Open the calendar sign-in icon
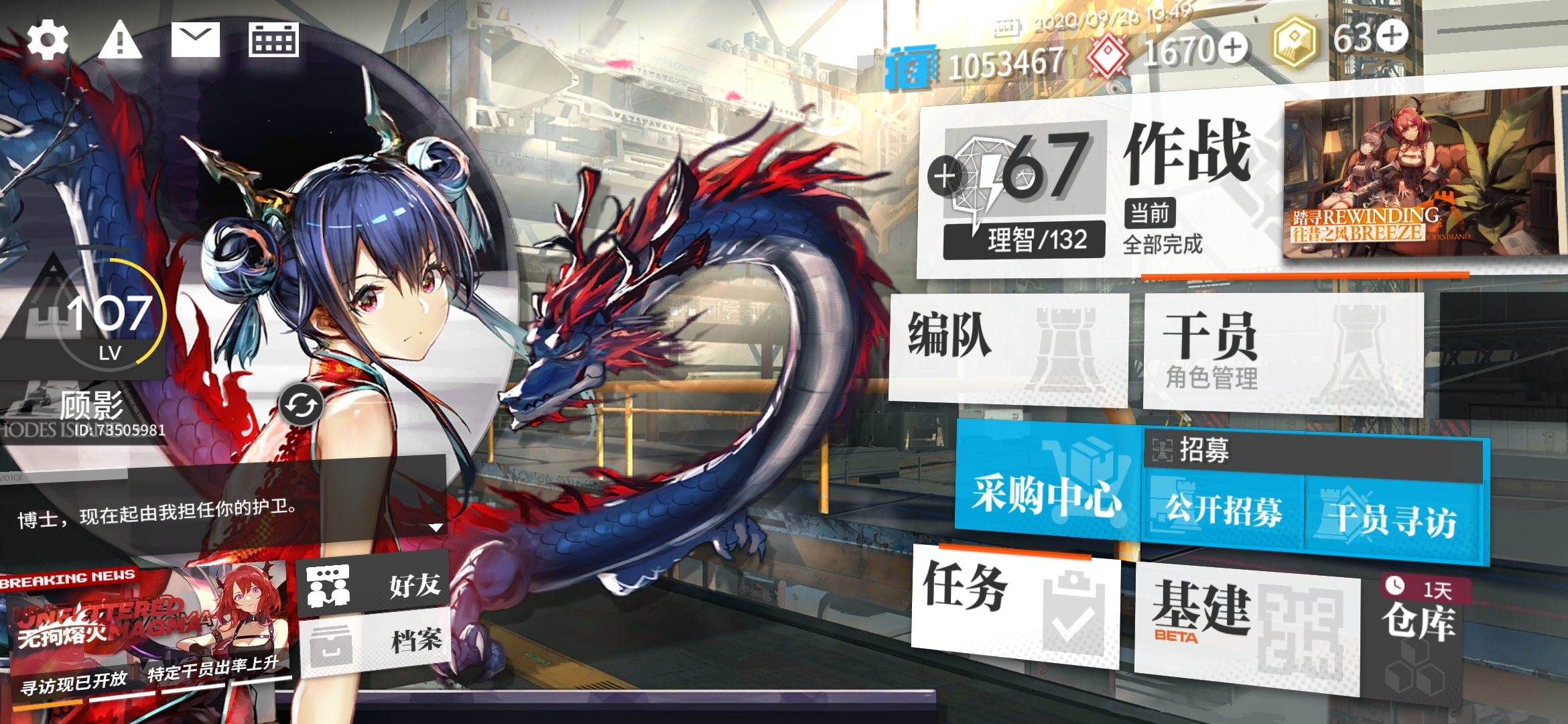1568x724 pixels. 273,40
